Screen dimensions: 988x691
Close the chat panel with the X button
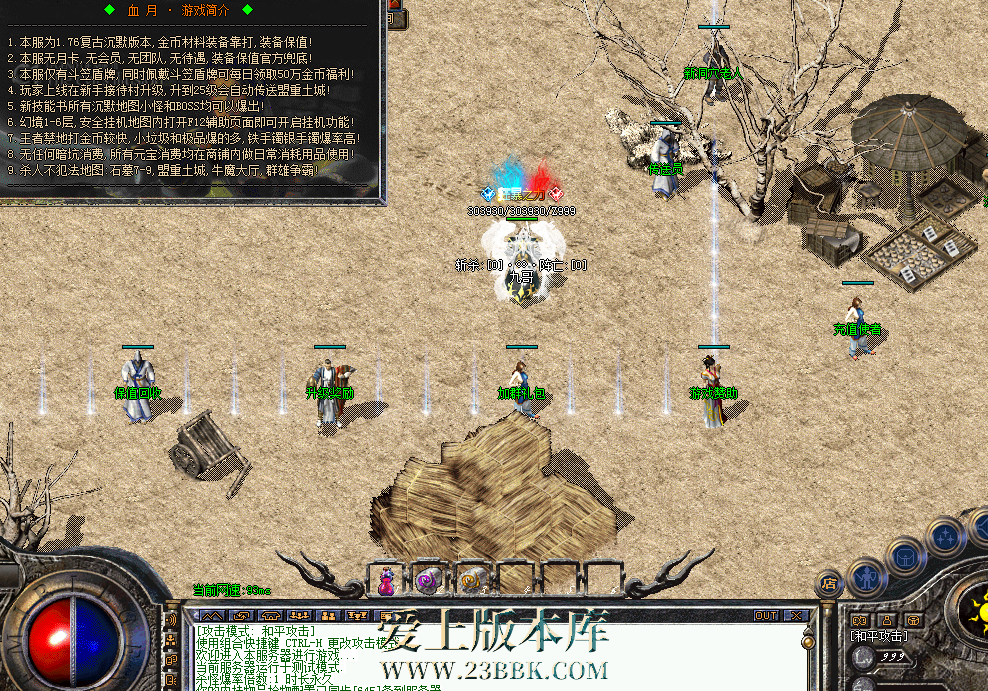pyautogui.click(x=797, y=615)
